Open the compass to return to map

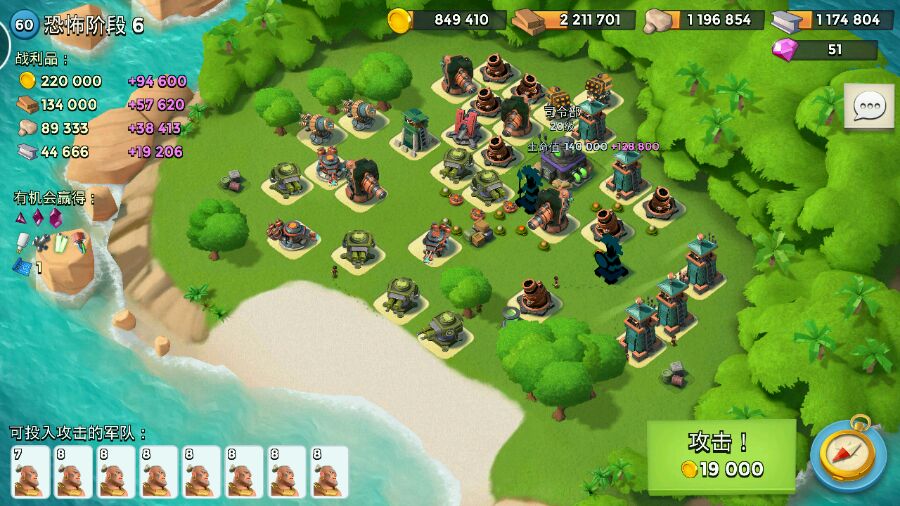848,455
